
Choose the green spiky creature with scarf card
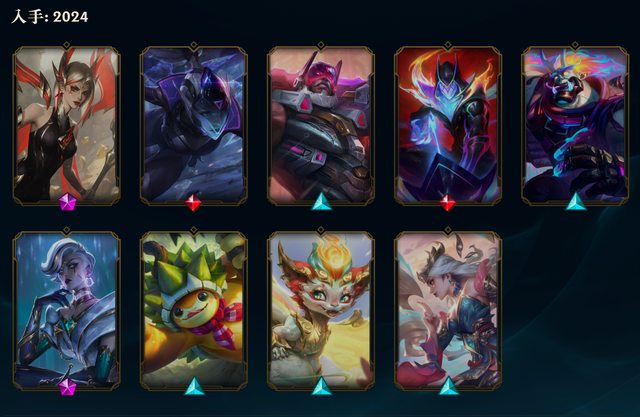(x=193, y=309)
